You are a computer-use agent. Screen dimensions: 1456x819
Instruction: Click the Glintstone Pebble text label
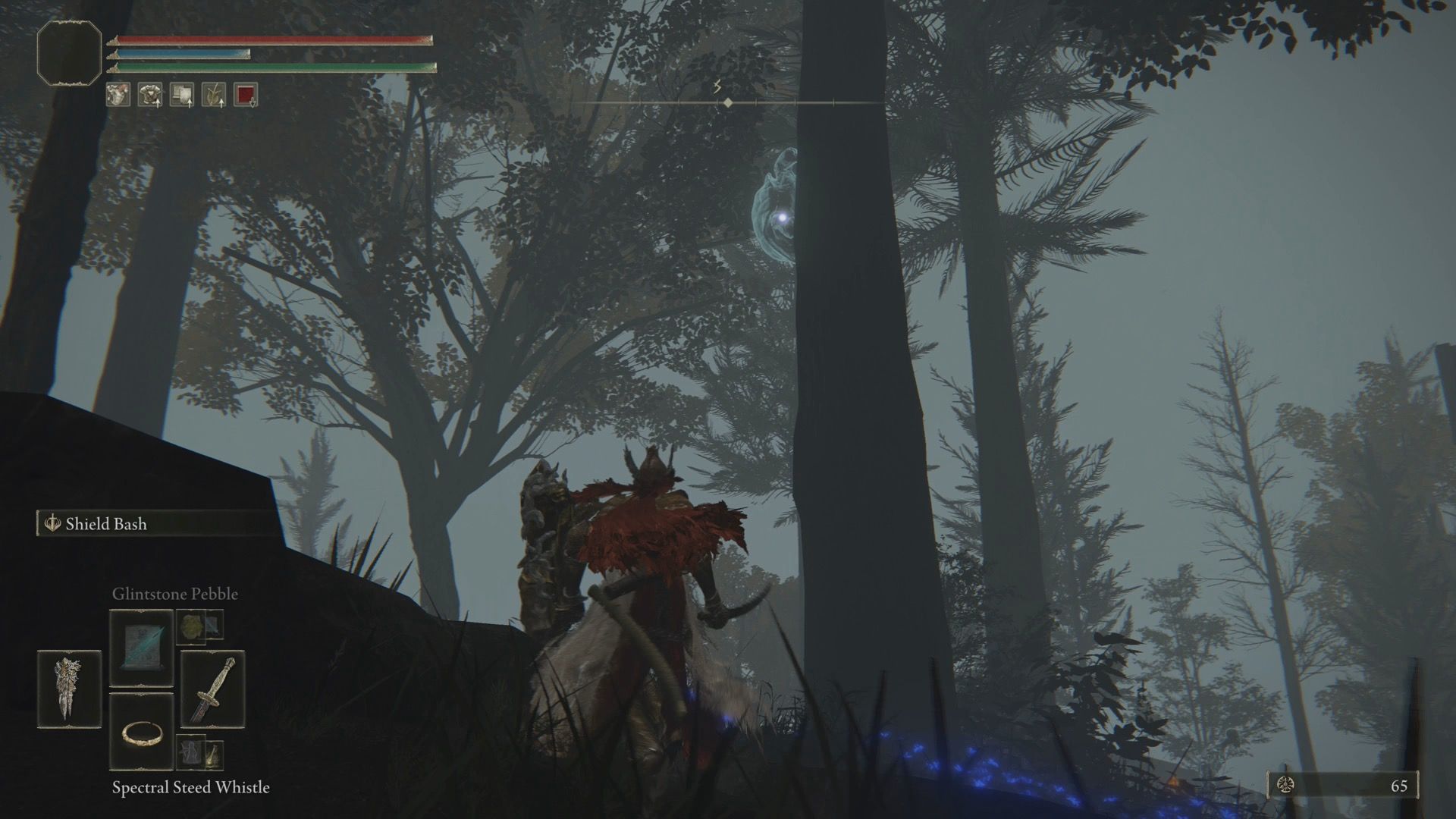point(174,594)
